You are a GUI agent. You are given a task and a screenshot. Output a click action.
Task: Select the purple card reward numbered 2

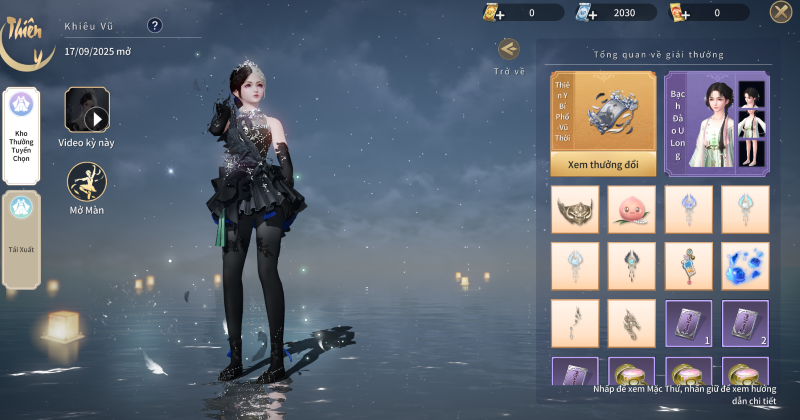point(745,323)
